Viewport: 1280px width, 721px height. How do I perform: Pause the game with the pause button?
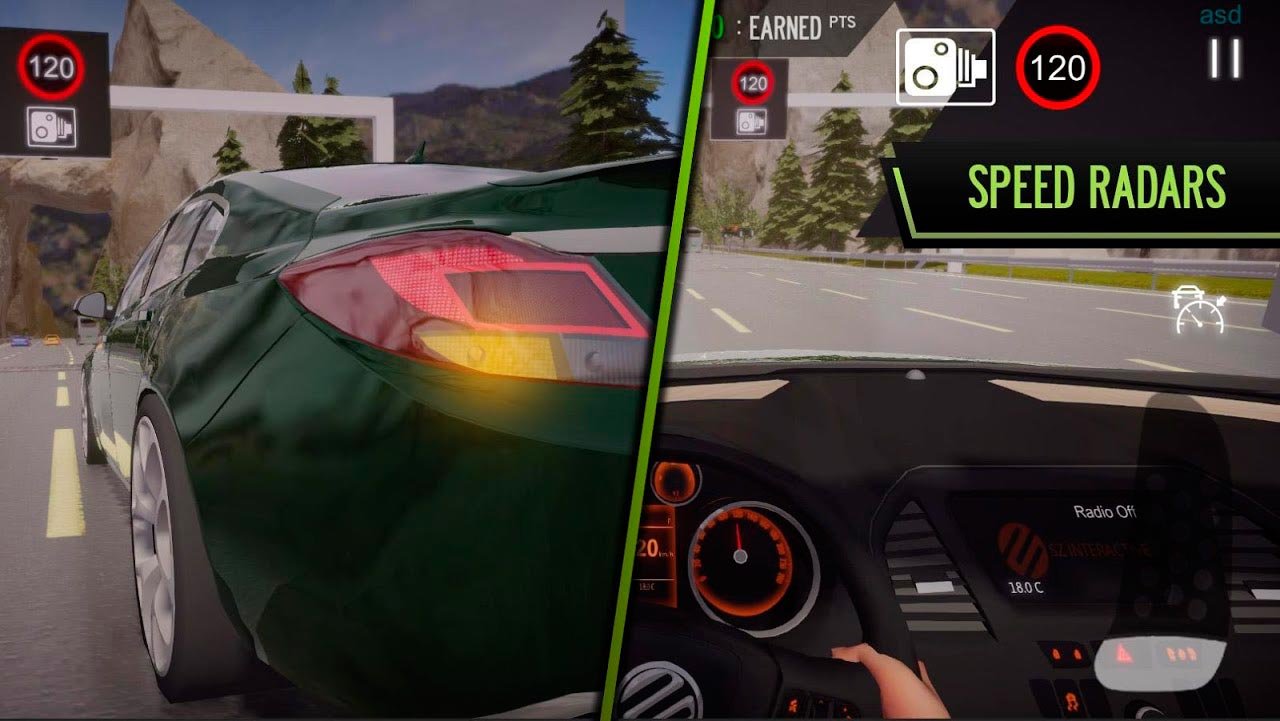coord(1224,59)
